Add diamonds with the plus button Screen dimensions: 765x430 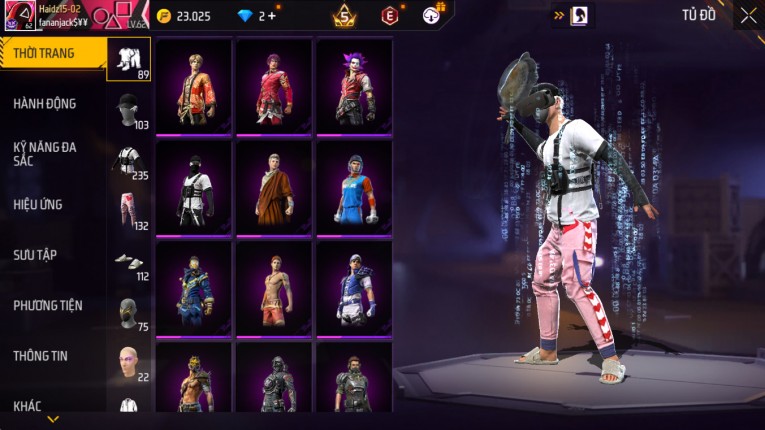click(272, 16)
